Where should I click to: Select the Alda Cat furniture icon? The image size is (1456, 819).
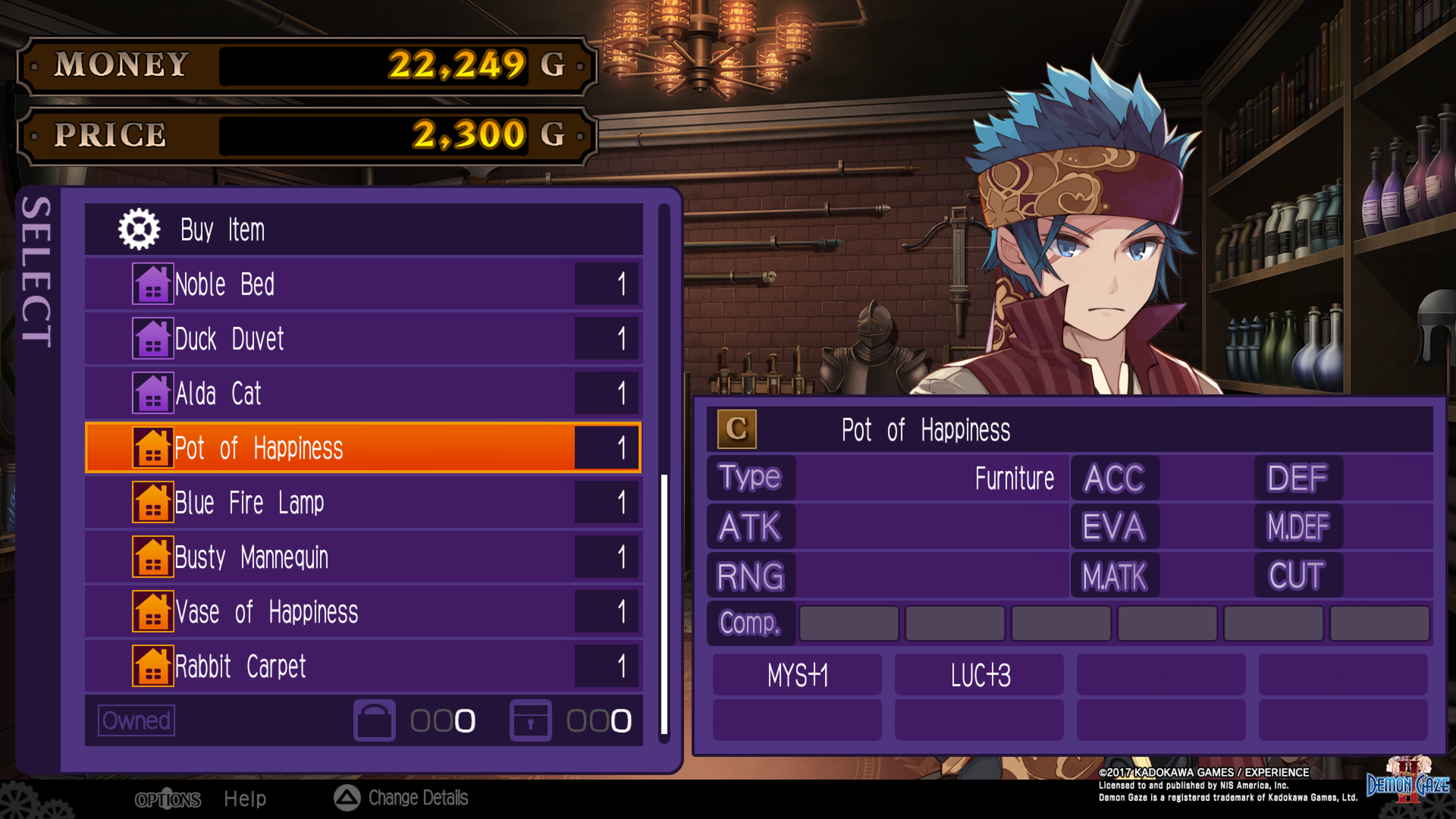click(x=153, y=393)
